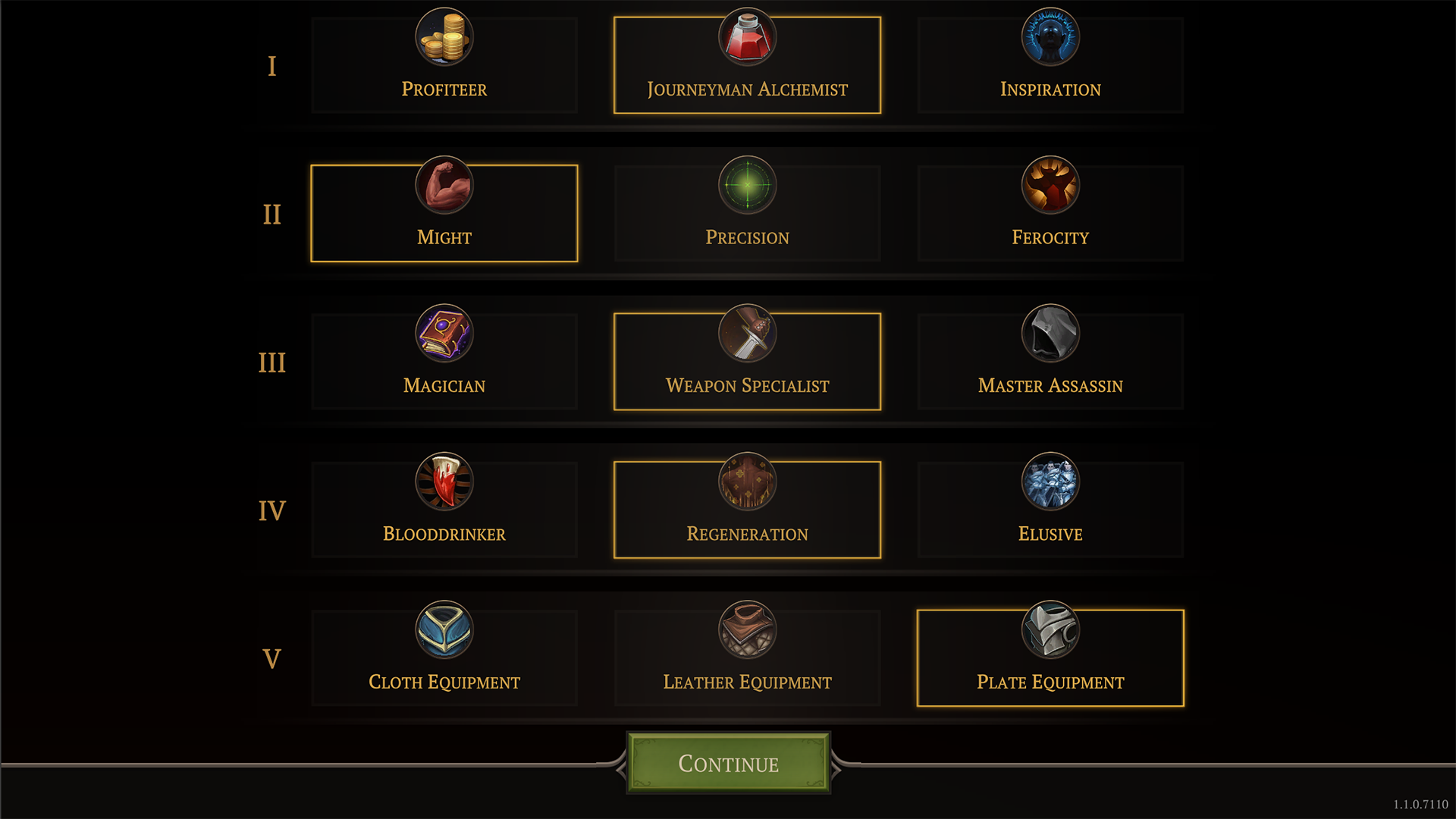Click the tier IV roman numeral label

pos(271,510)
